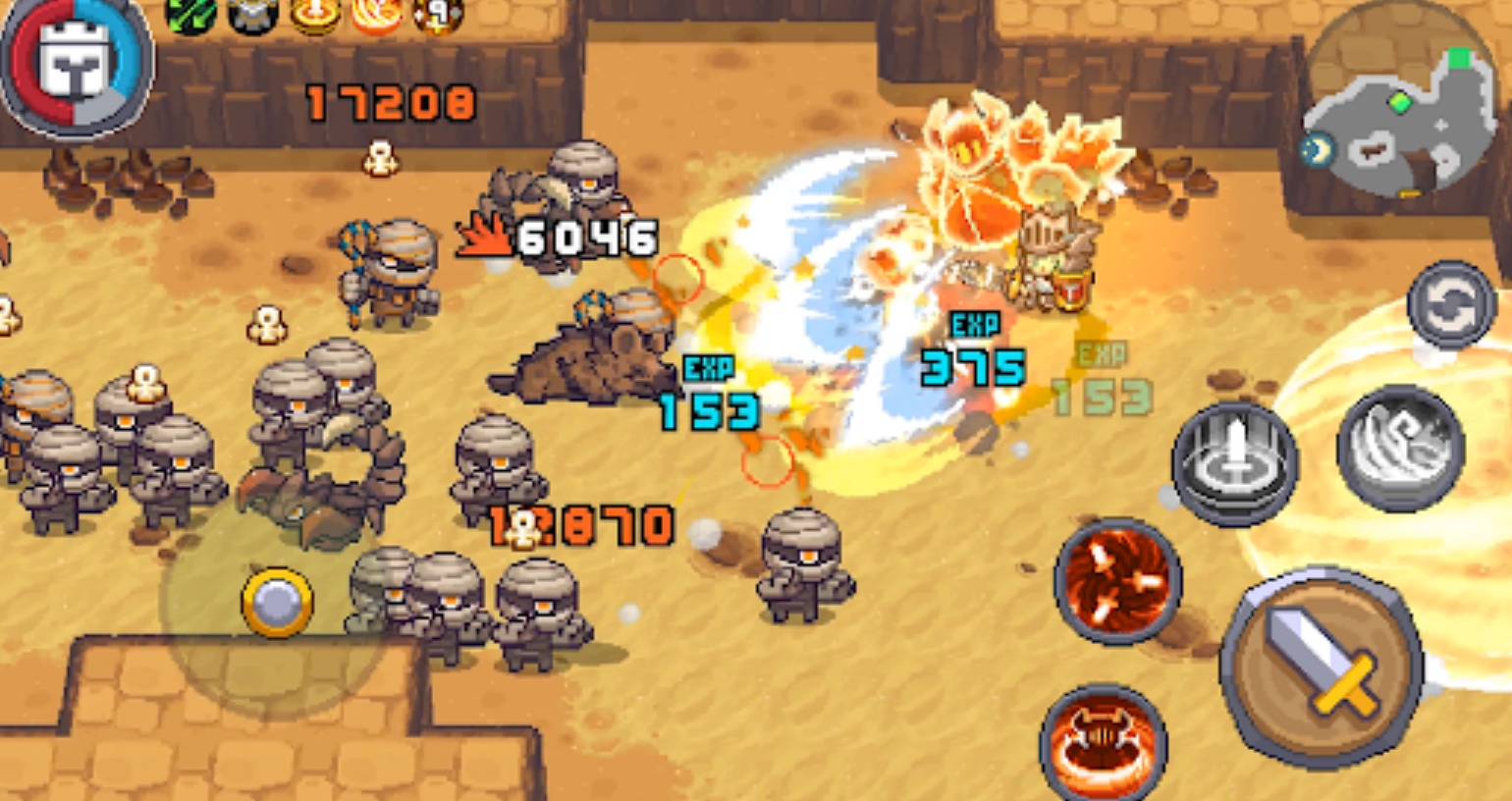Image resolution: width=1512 pixels, height=801 pixels.
Task: Attack with the sword button
Action: point(1322,667)
